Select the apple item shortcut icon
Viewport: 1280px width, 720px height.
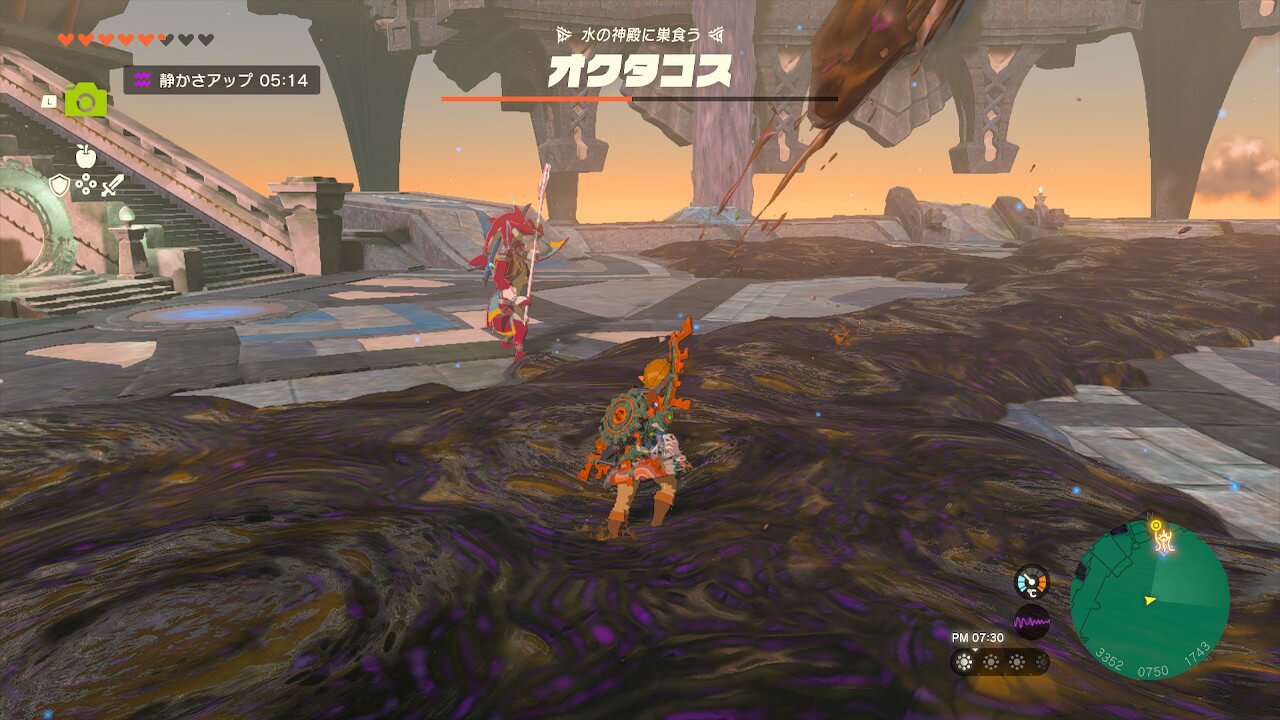86,156
